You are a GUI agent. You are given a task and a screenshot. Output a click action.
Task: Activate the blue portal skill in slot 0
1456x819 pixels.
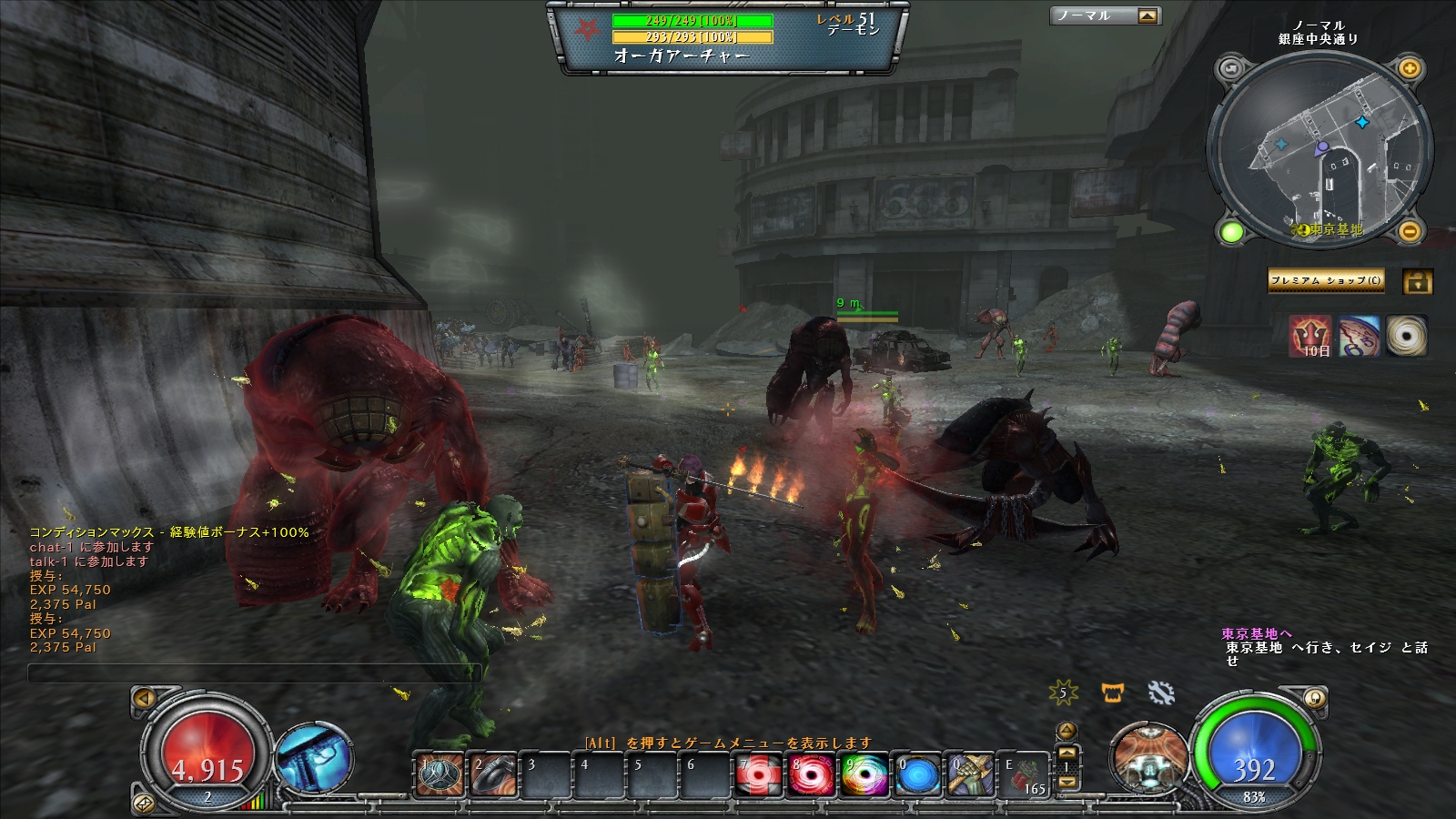916,775
